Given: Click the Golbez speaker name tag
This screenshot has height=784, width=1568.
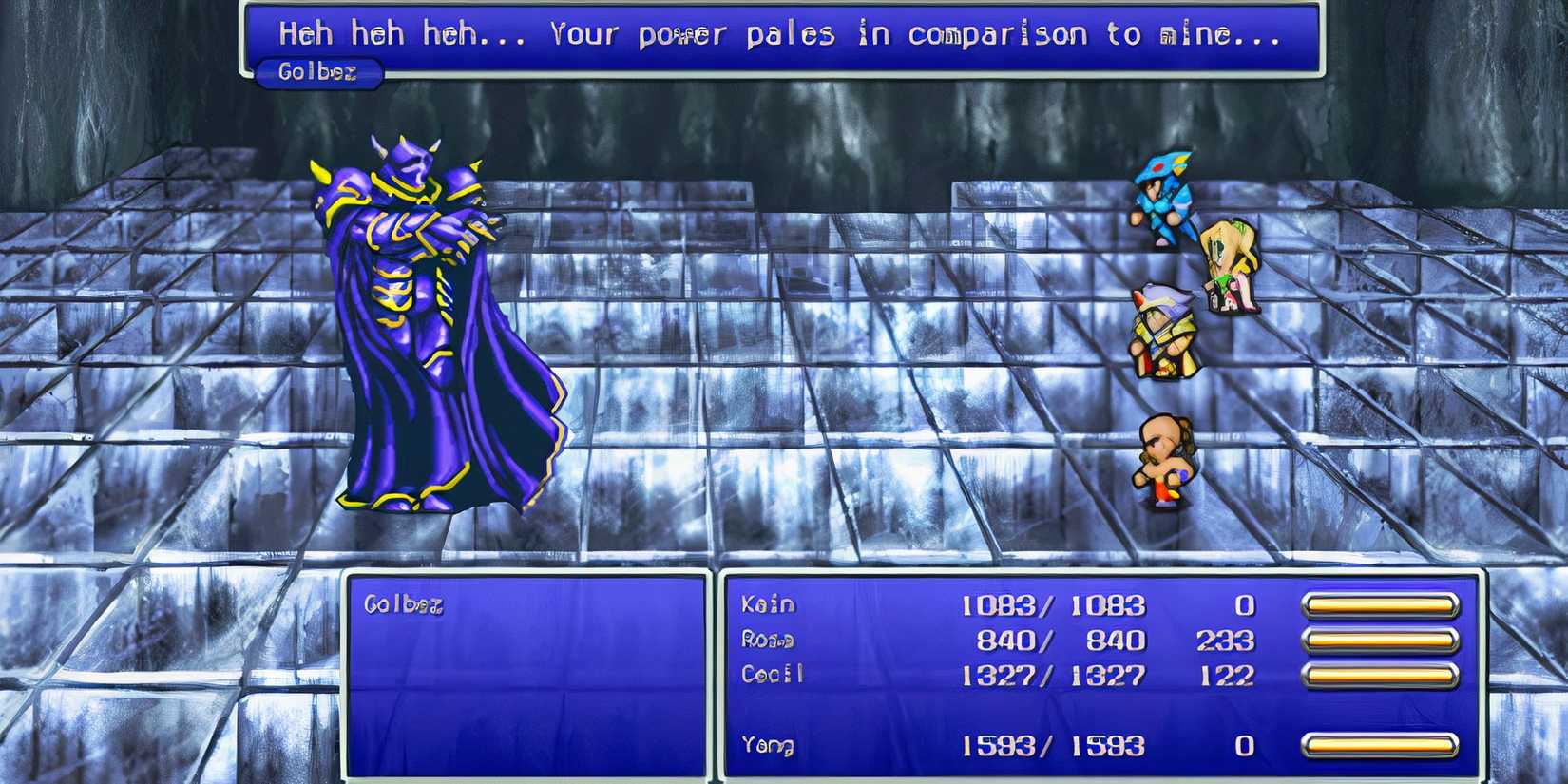Looking at the screenshot, I should pos(318,72).
